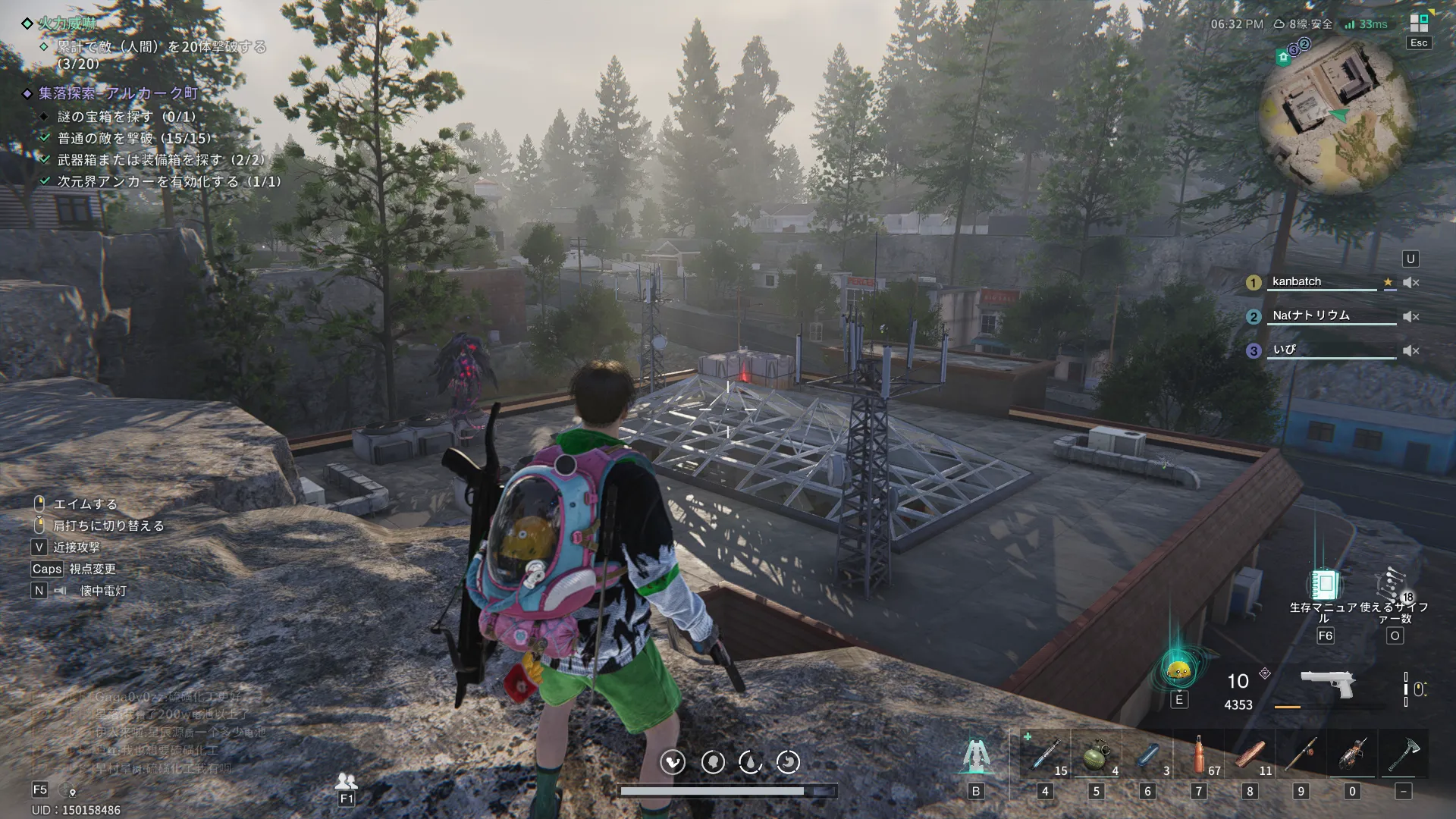
Task: Select the syringe healing item slot
Action: (x=1045, y=755)
